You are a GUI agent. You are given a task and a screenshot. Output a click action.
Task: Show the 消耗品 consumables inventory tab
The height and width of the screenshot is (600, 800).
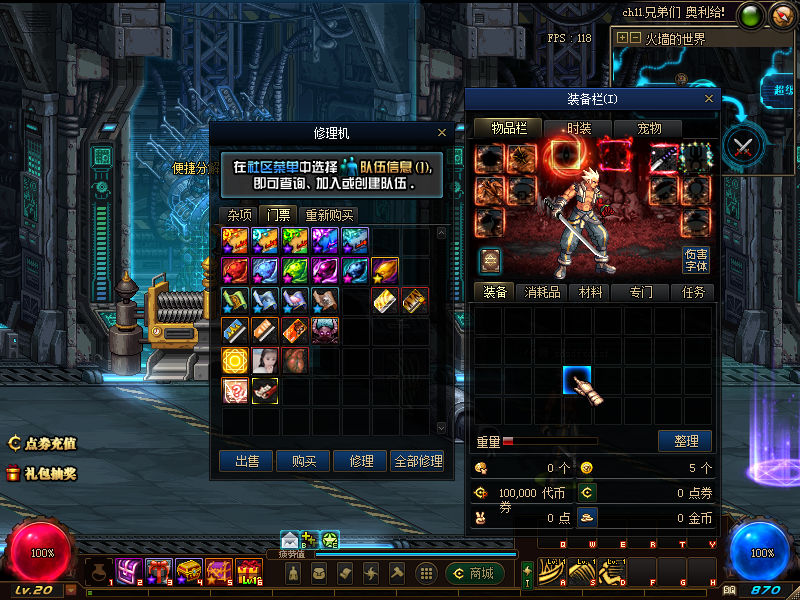coord(541,292)
